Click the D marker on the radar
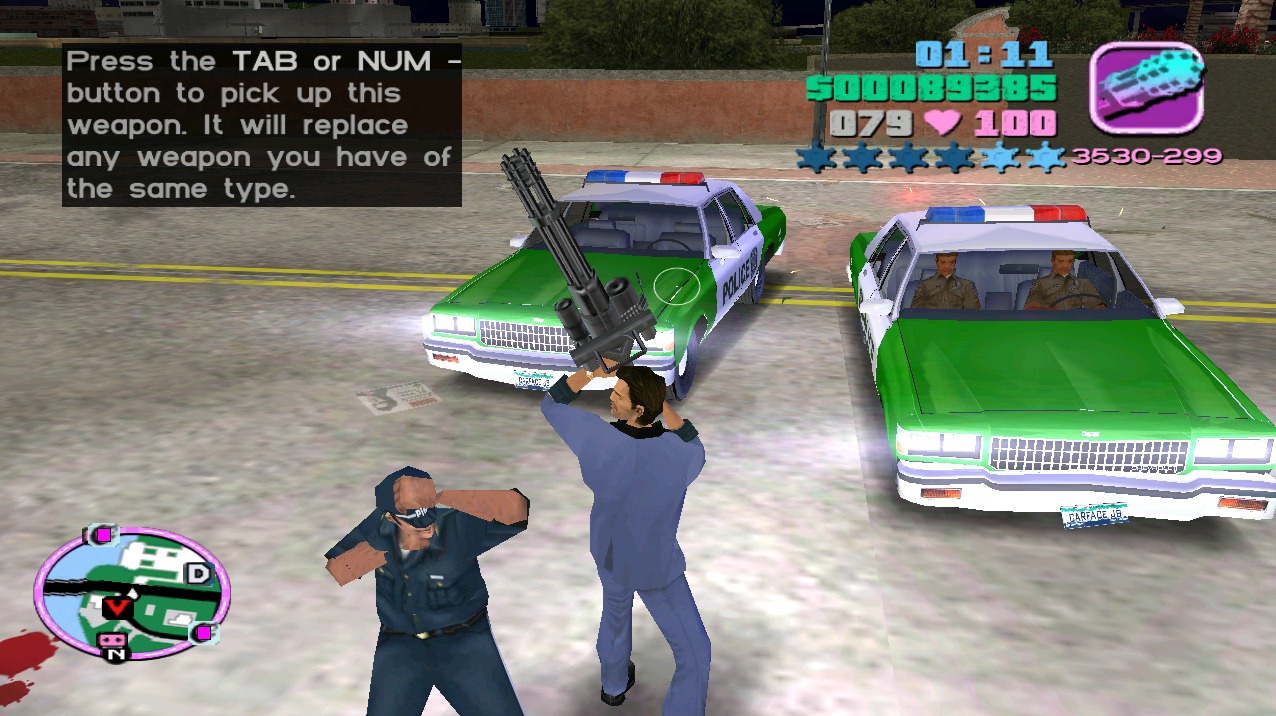Screen dimensions: 1276x716 coord(198,574)
